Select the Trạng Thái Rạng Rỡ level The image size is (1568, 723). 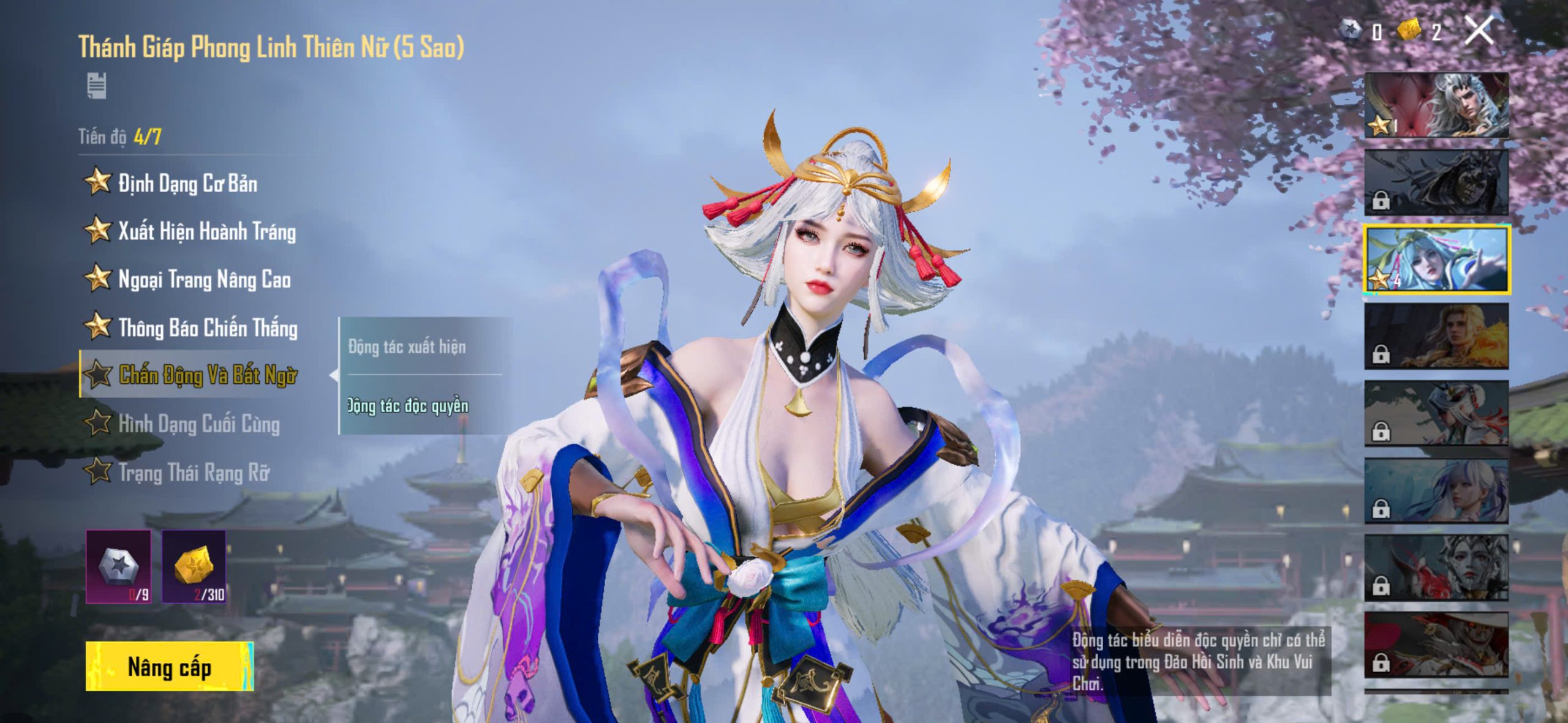point(194,473)
